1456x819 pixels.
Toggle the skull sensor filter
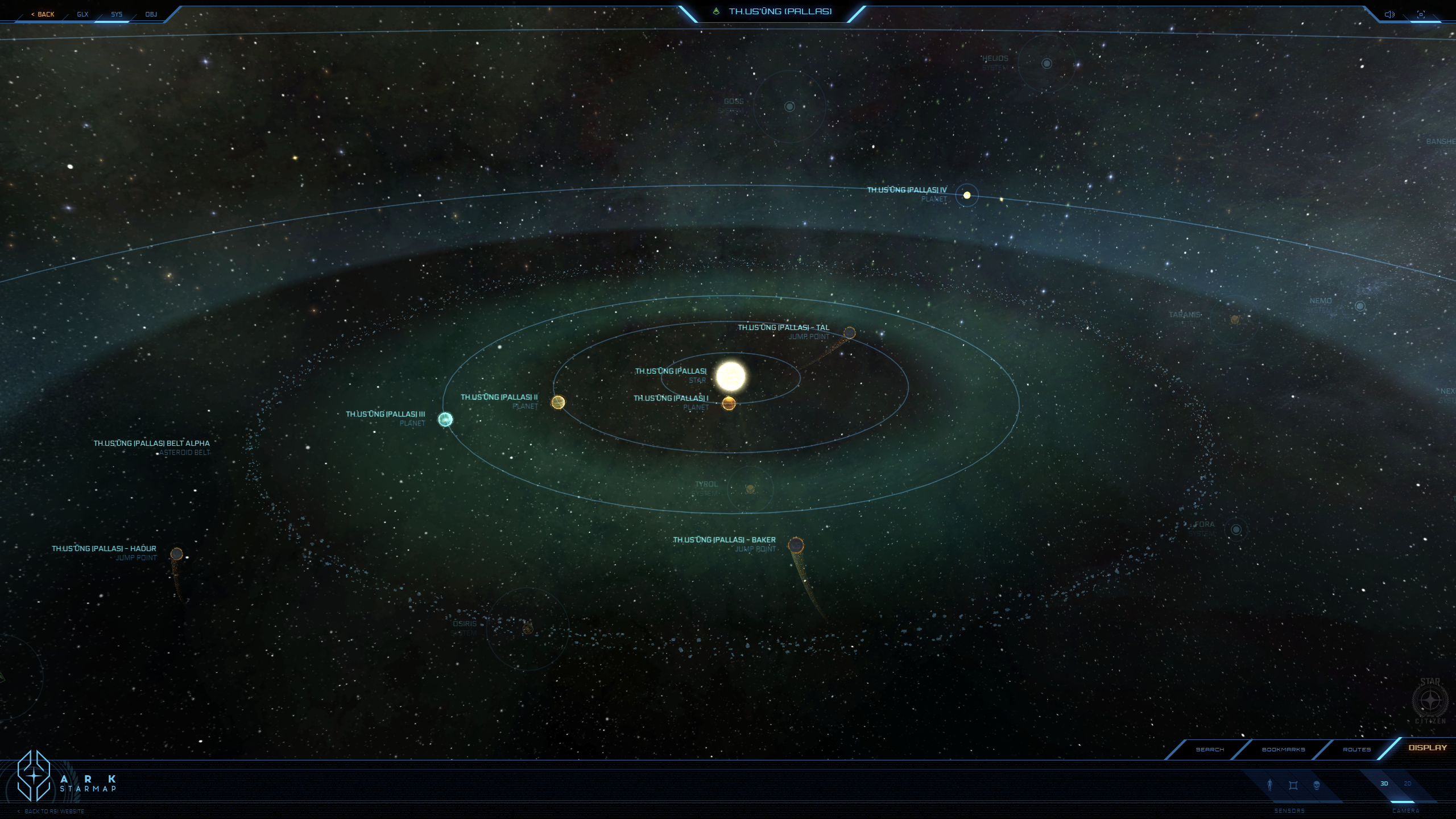pos(1317,785)
